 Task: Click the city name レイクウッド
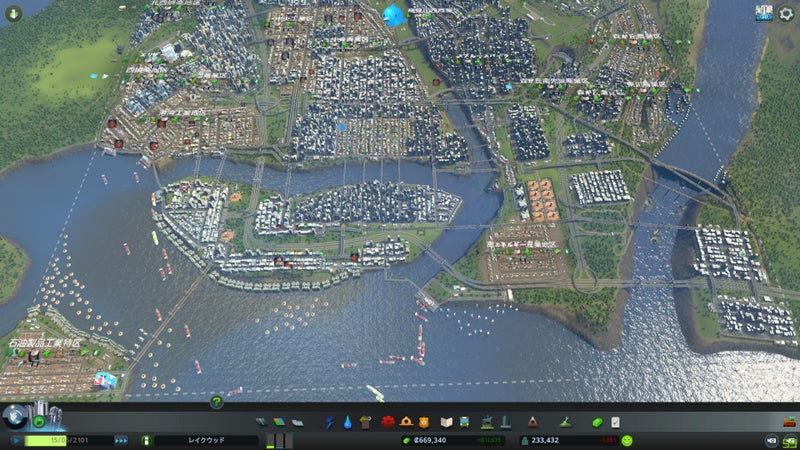point(205,440)
